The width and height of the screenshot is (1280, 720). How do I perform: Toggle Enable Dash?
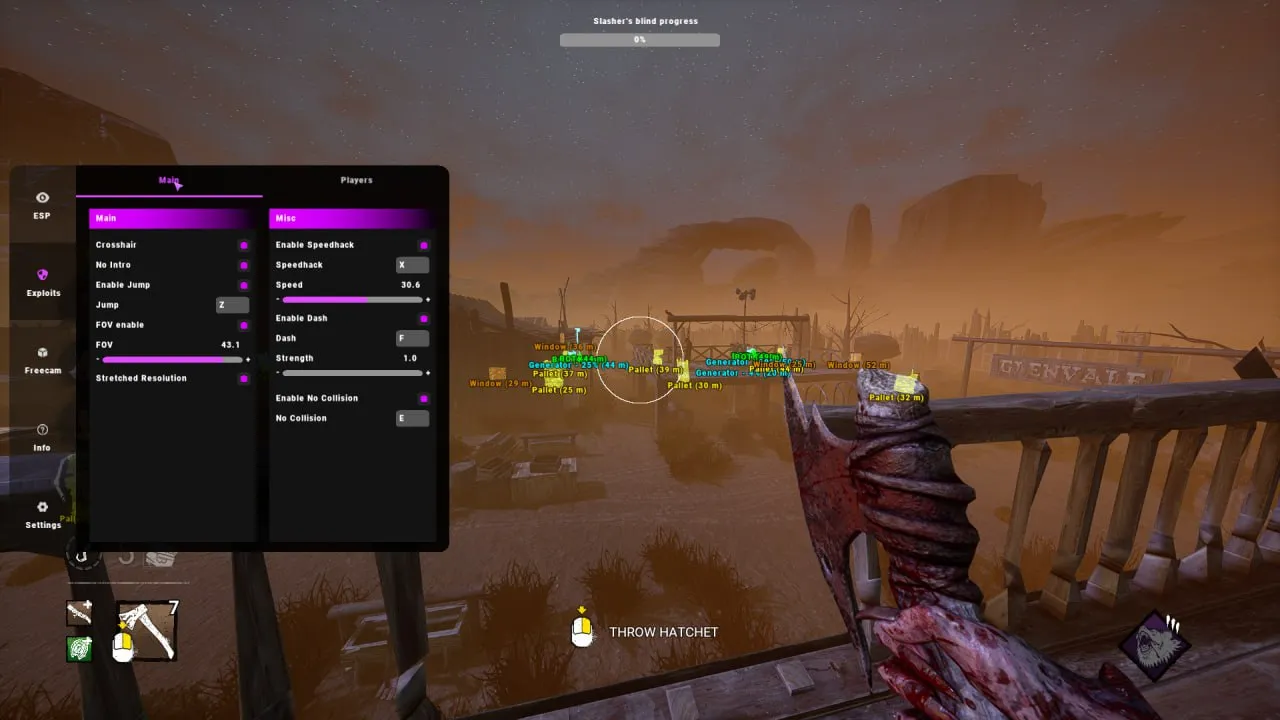pyautogui.click(x=423, y=318)
